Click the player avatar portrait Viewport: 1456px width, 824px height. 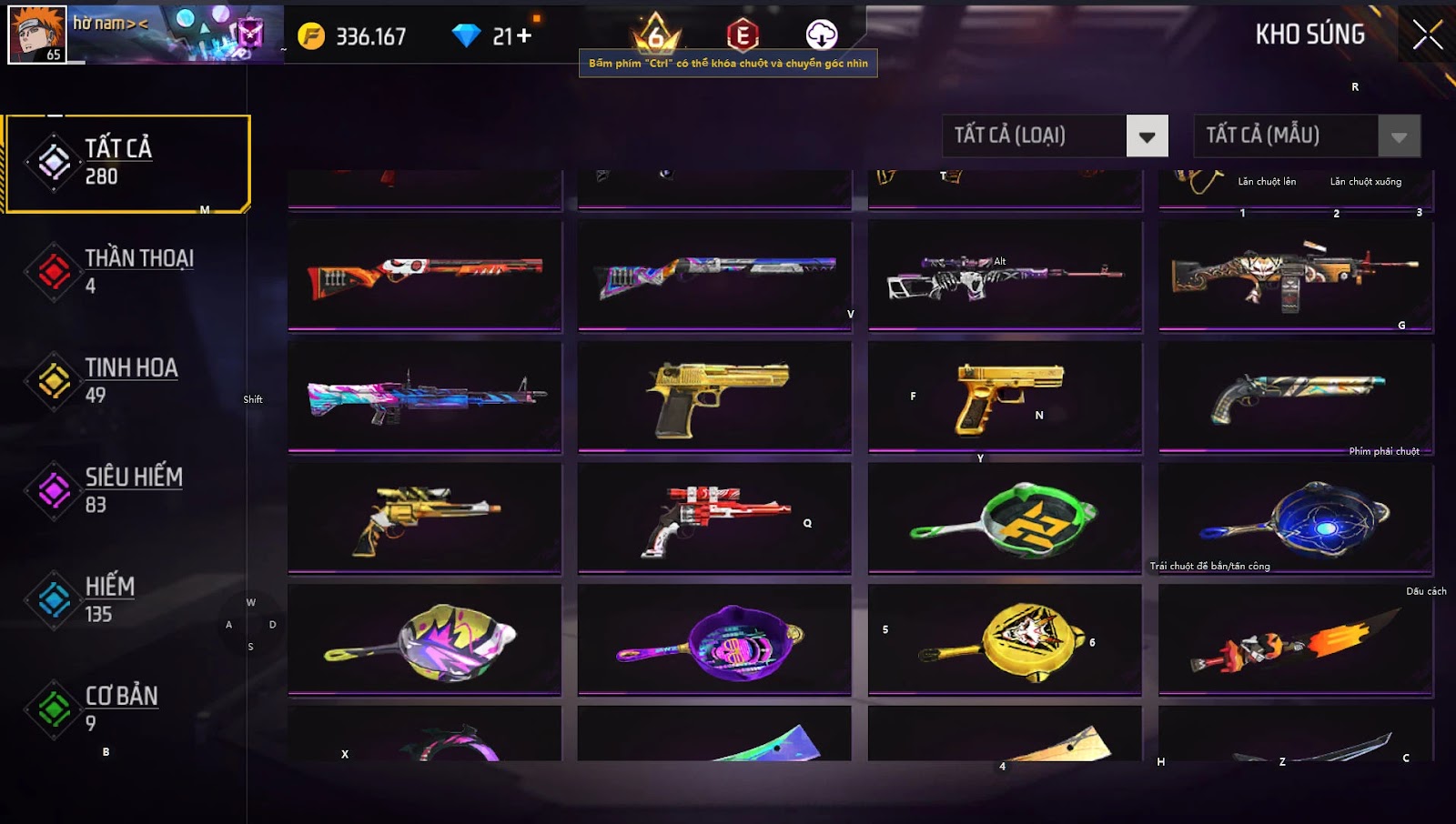point(37,35)
